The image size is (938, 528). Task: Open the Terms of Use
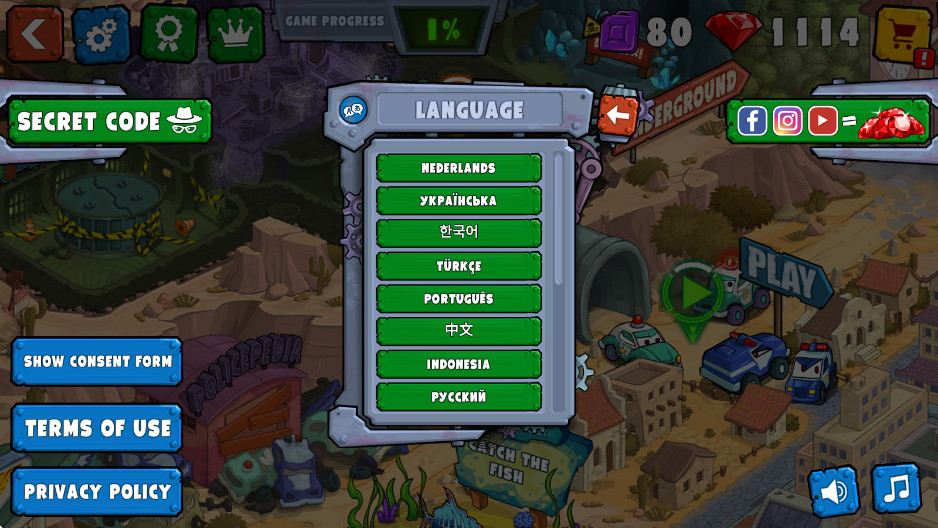pyautogui.click(x=97, y=428)
